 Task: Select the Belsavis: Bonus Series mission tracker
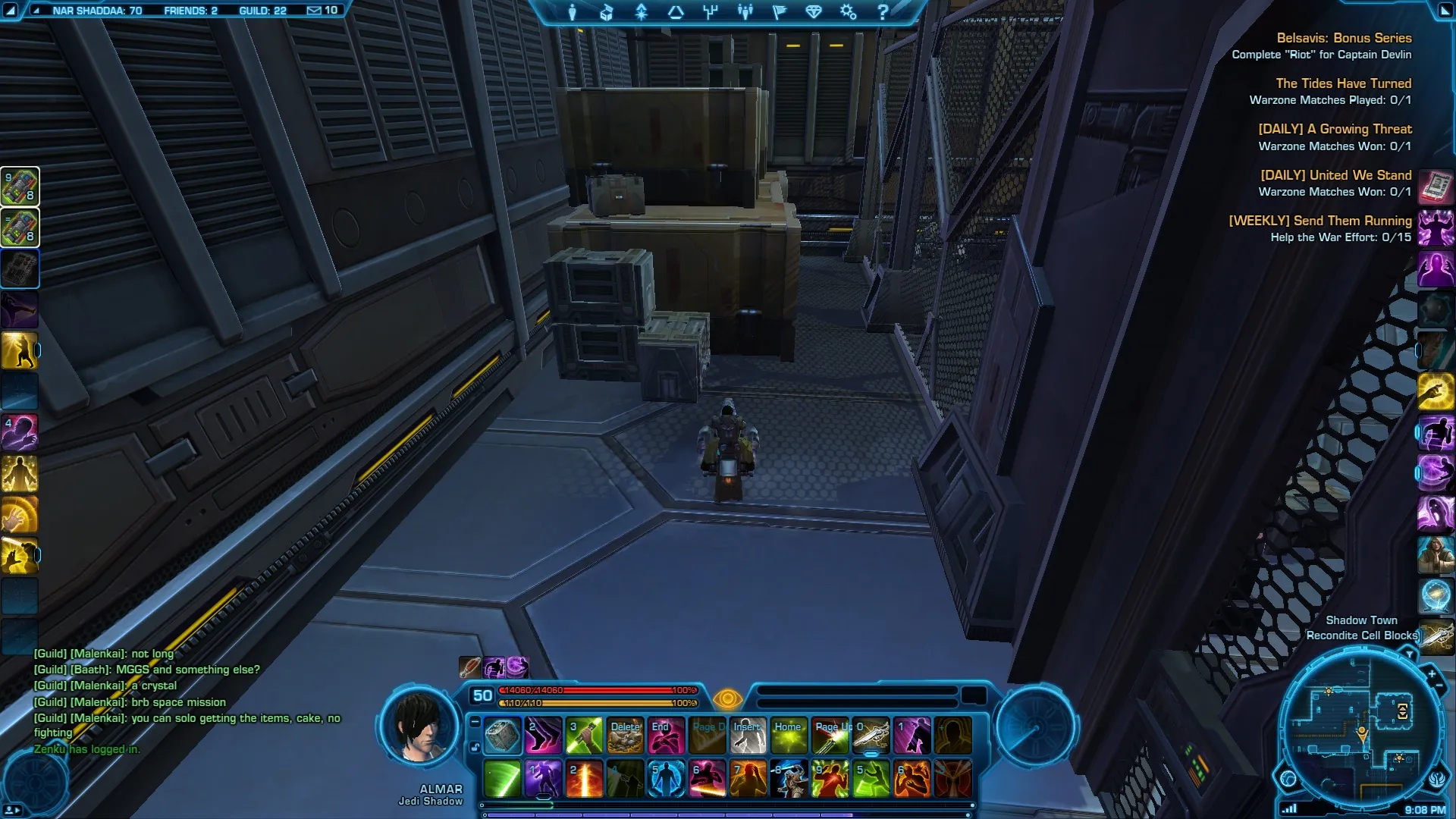click(x=1344, y=38)
